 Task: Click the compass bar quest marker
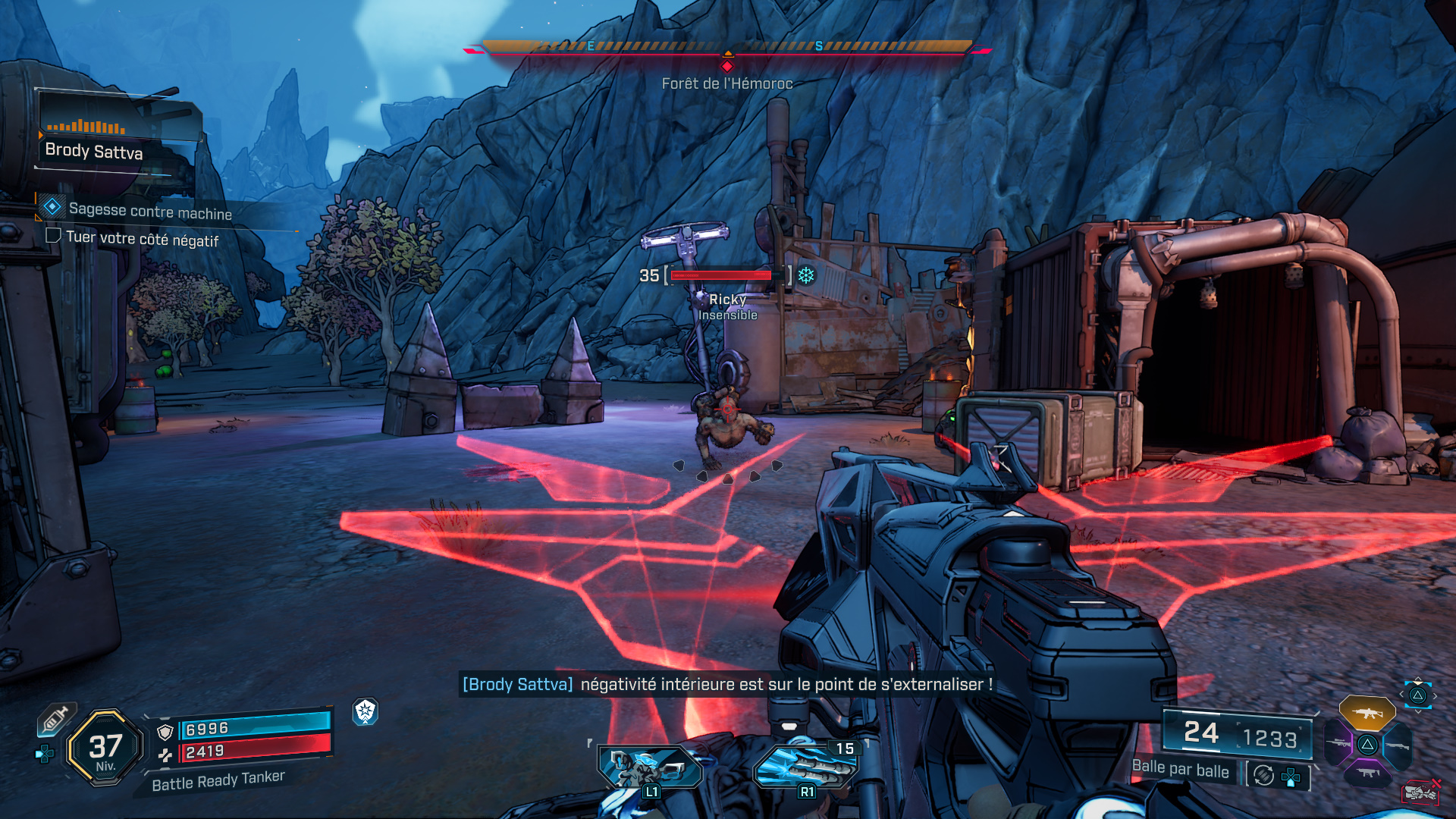[x=727, y=66]
